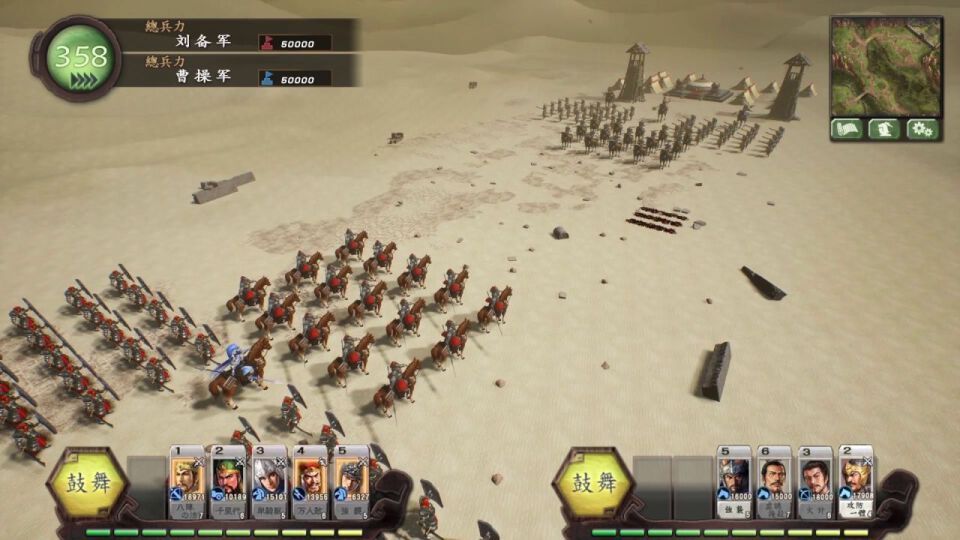Choose enemy officer card numbered 6
960x540 pixels.
tap(774, 484)
